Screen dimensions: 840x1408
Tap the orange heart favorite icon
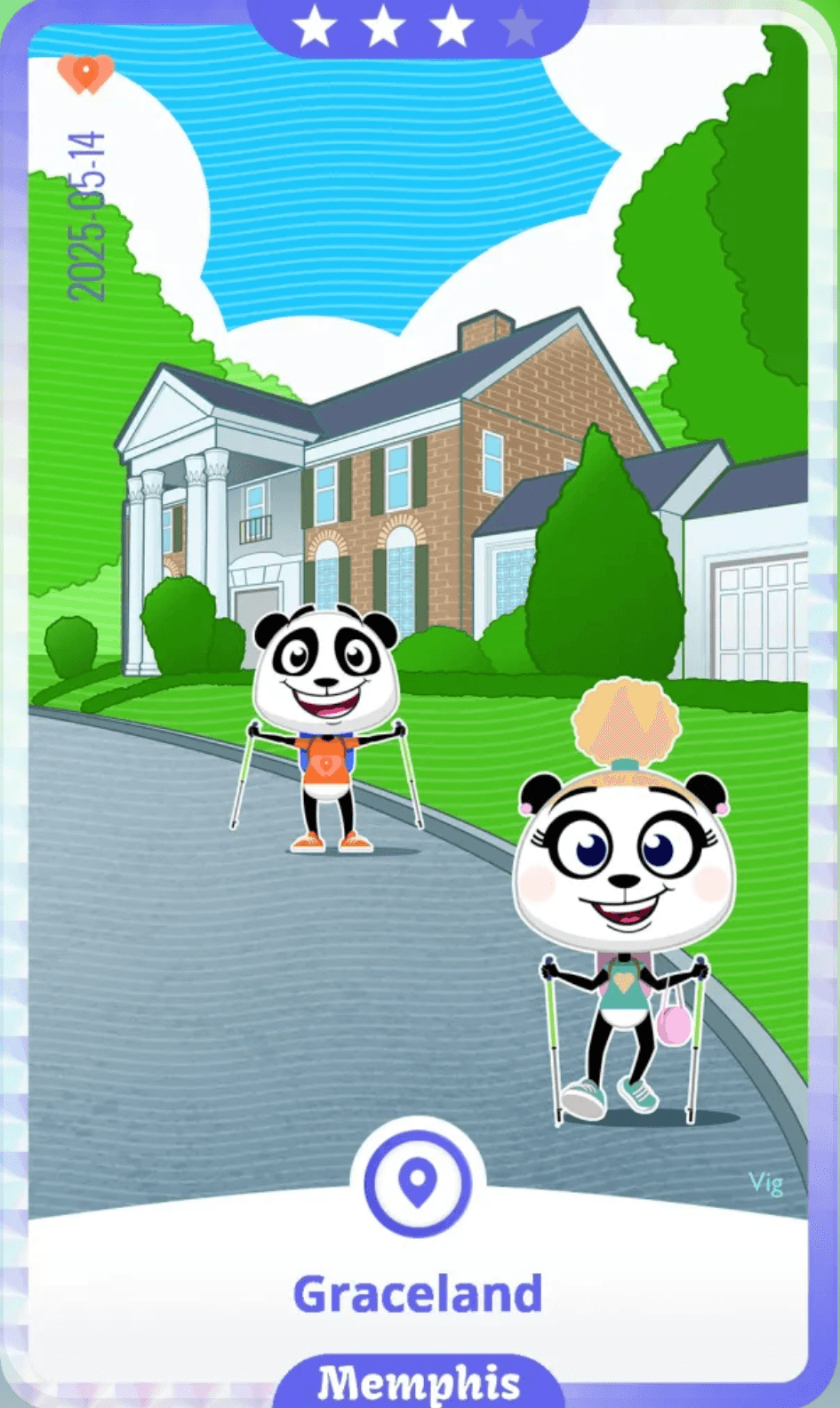[85, 73]
